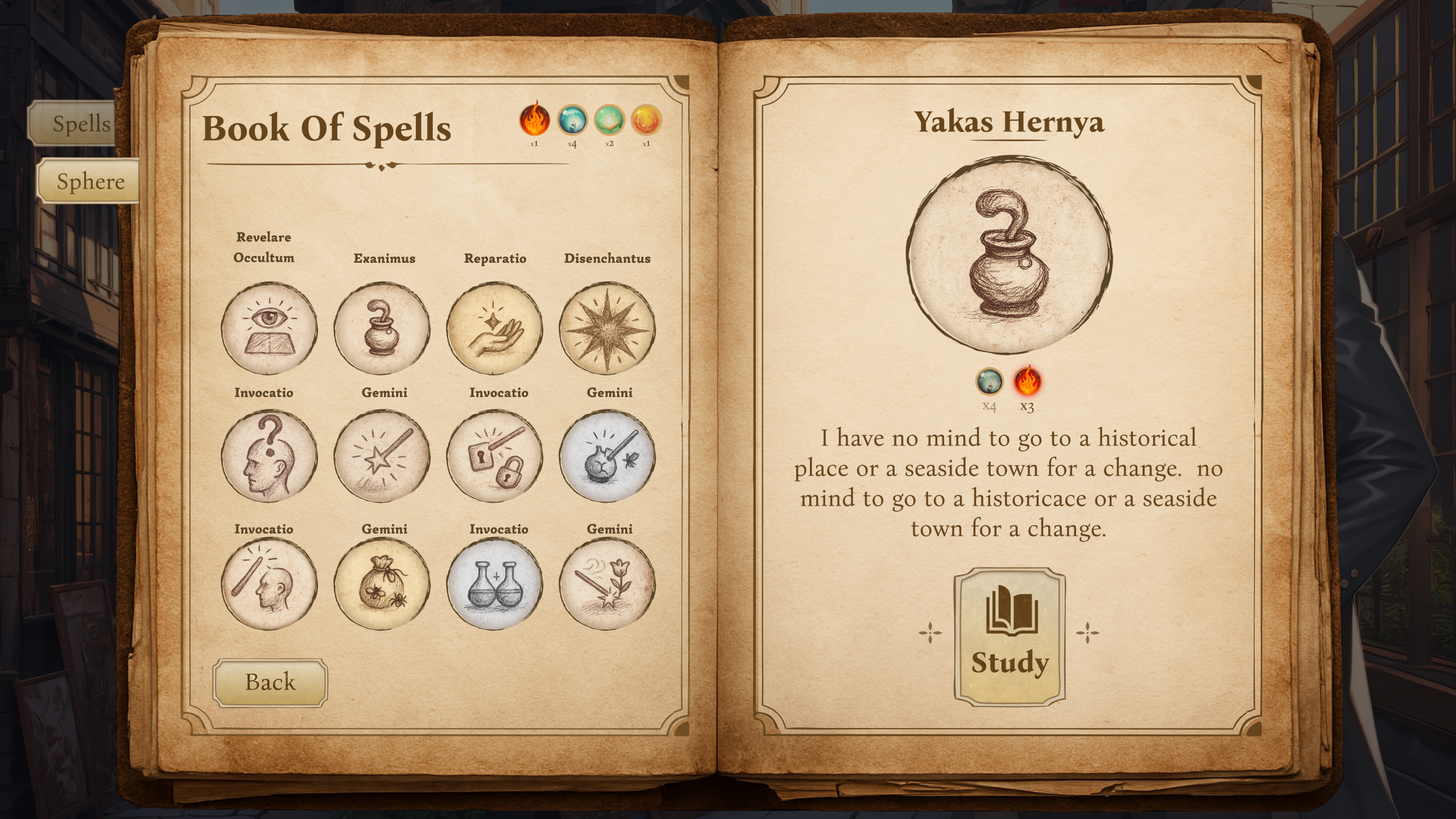
Task: Click the fire sphere in the header
Action: click(x=534, y=120)
